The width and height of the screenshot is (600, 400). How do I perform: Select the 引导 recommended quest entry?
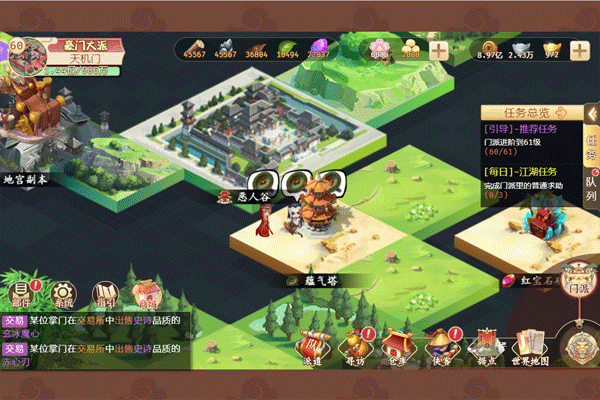pos(530,140)
